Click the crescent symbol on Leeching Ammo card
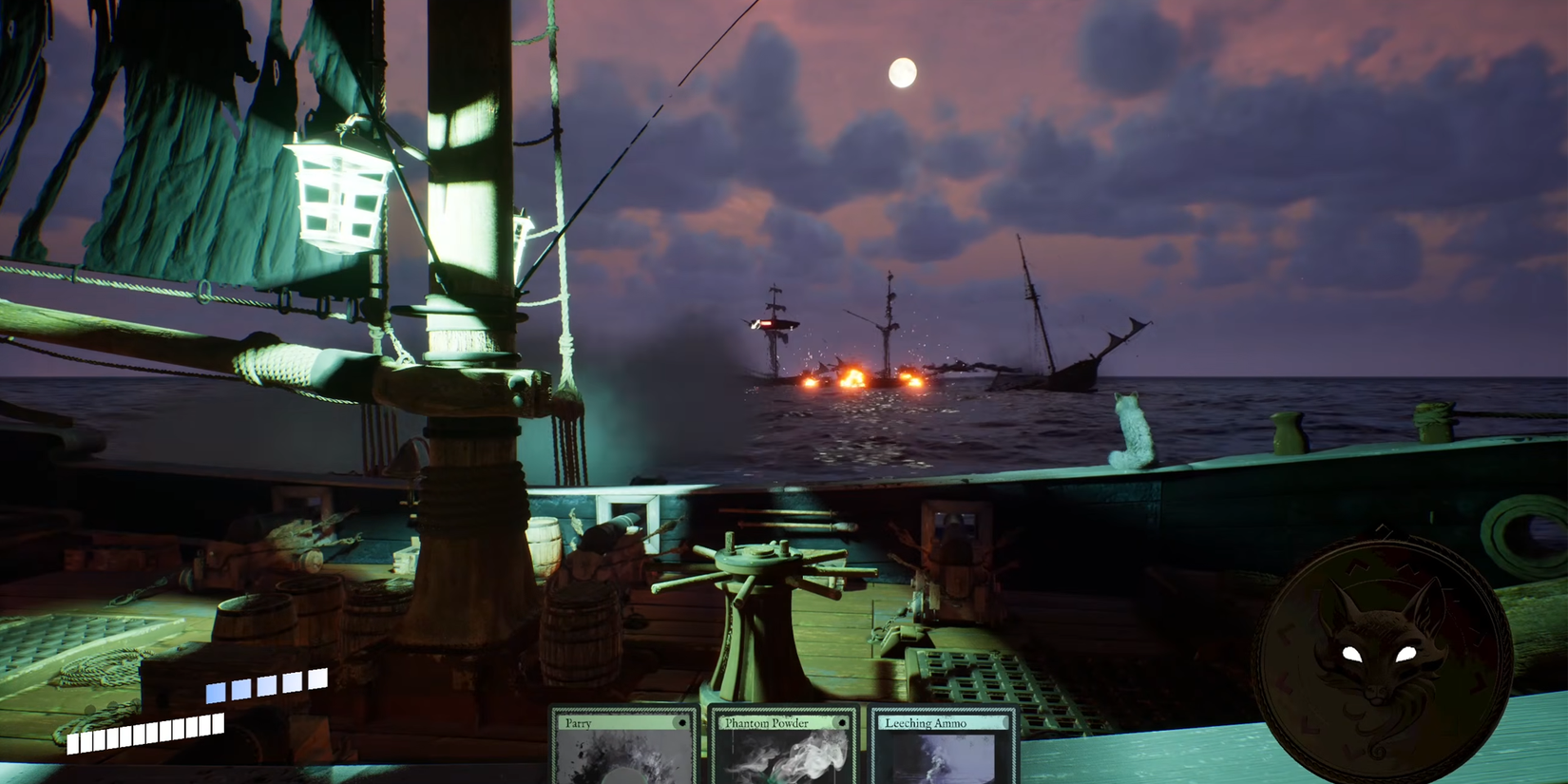 1005,724
